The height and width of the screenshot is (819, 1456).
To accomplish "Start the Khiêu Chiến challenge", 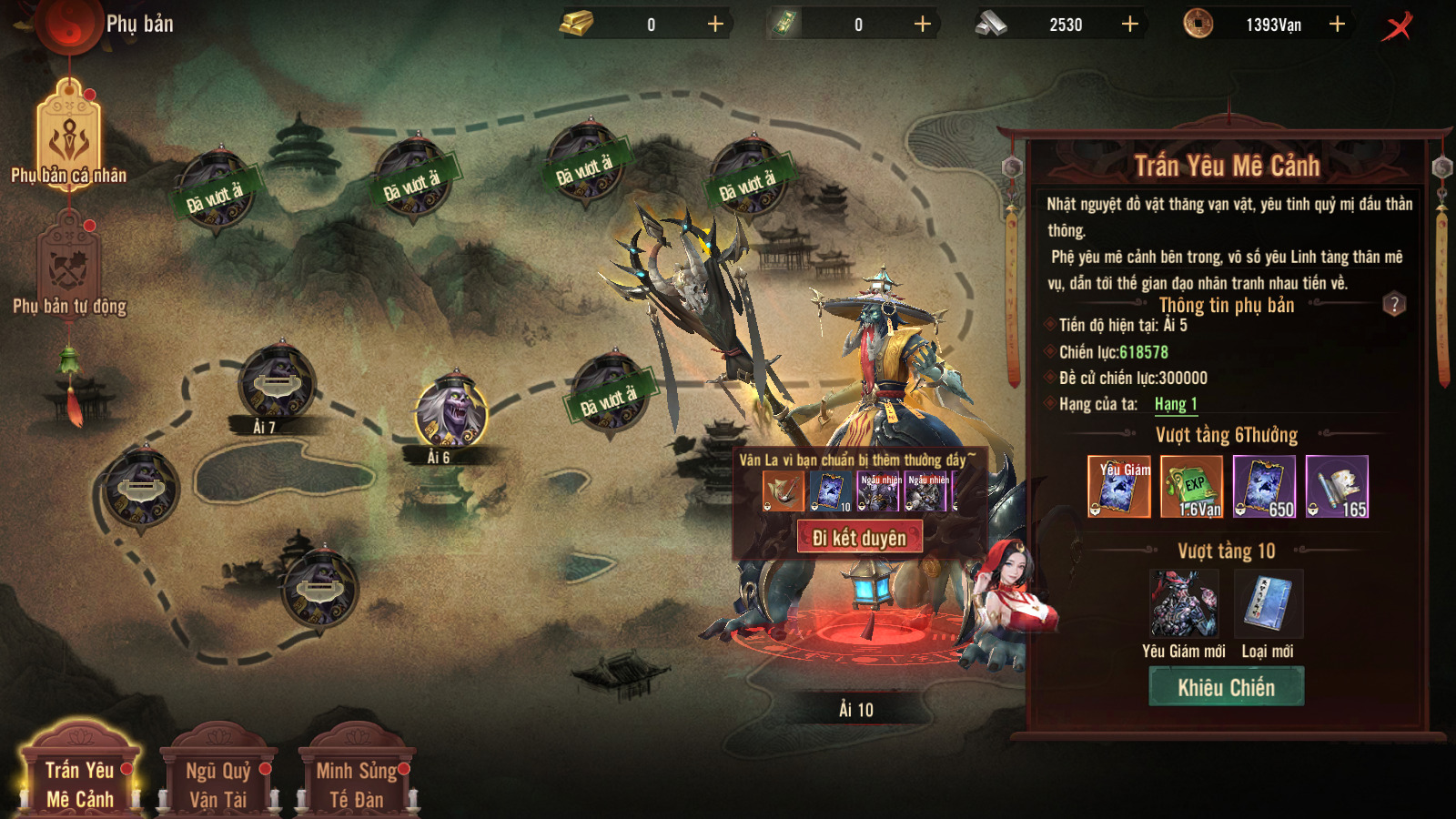I will pyautogui.click(x=1226, y=687).
